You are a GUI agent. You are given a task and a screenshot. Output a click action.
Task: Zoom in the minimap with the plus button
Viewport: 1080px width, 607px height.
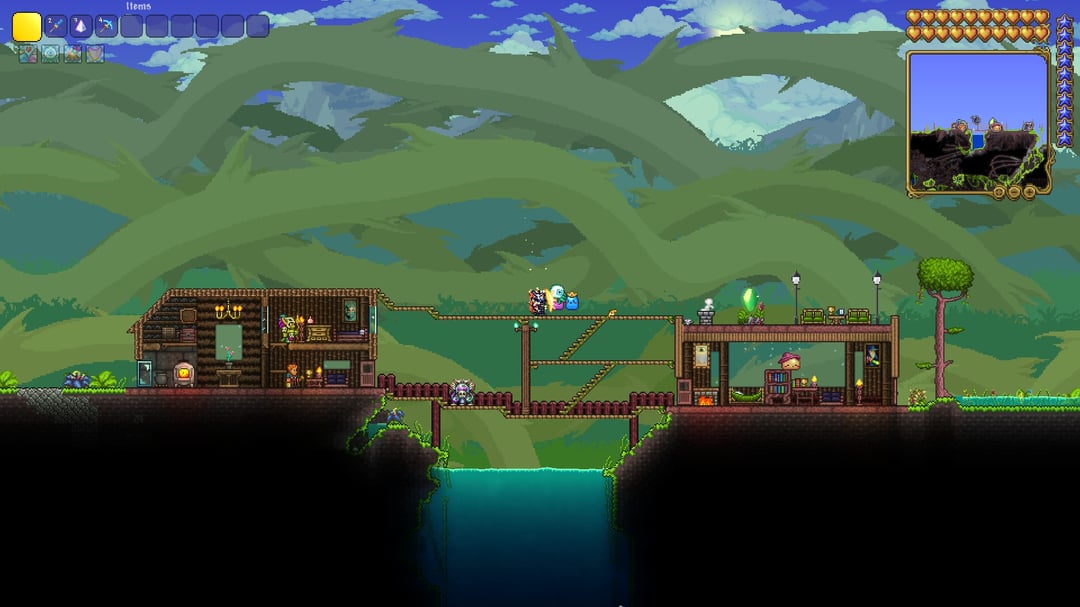pos(1029,192)
